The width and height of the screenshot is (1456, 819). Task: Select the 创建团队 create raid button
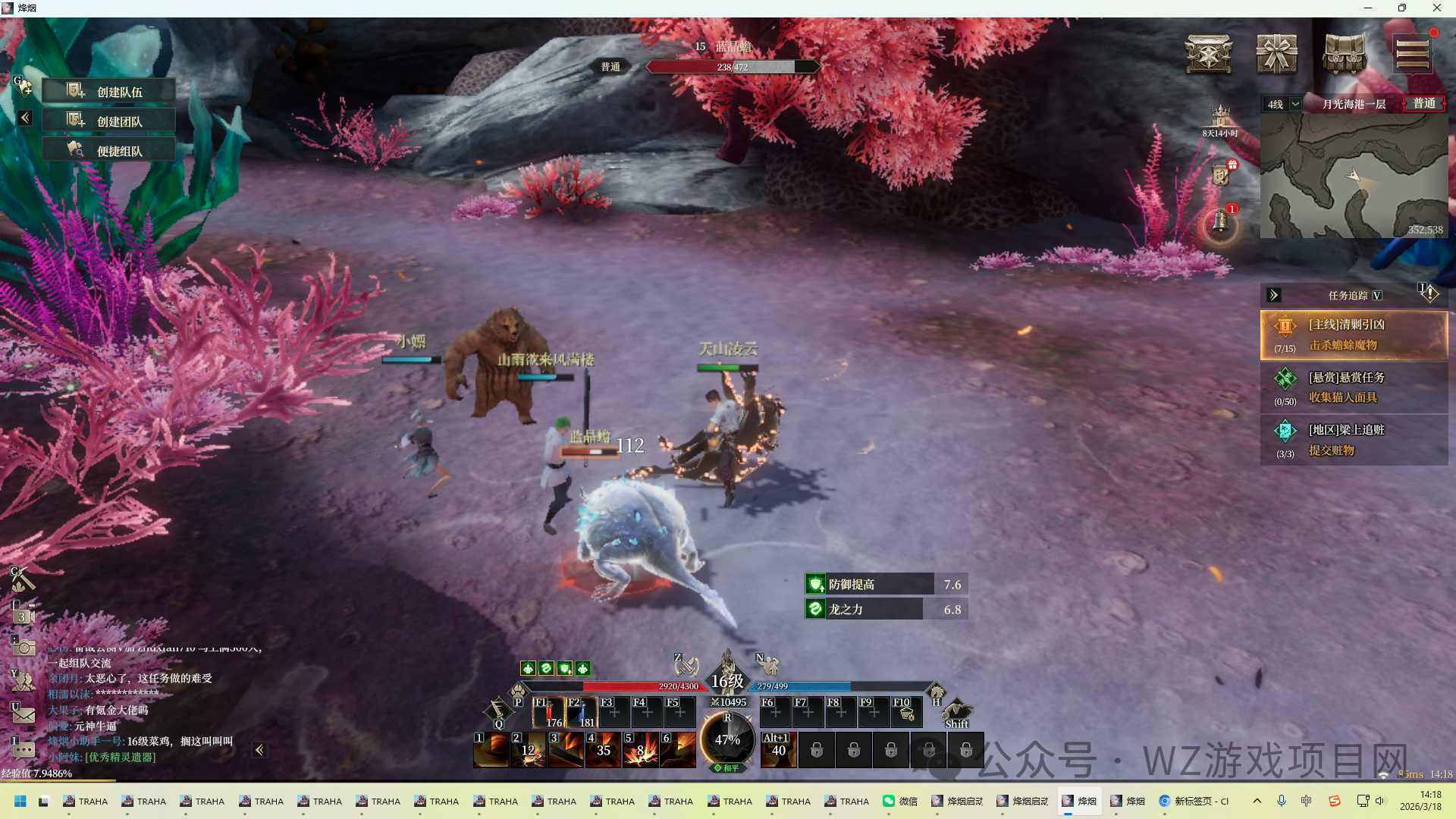[x=108, y=121]
